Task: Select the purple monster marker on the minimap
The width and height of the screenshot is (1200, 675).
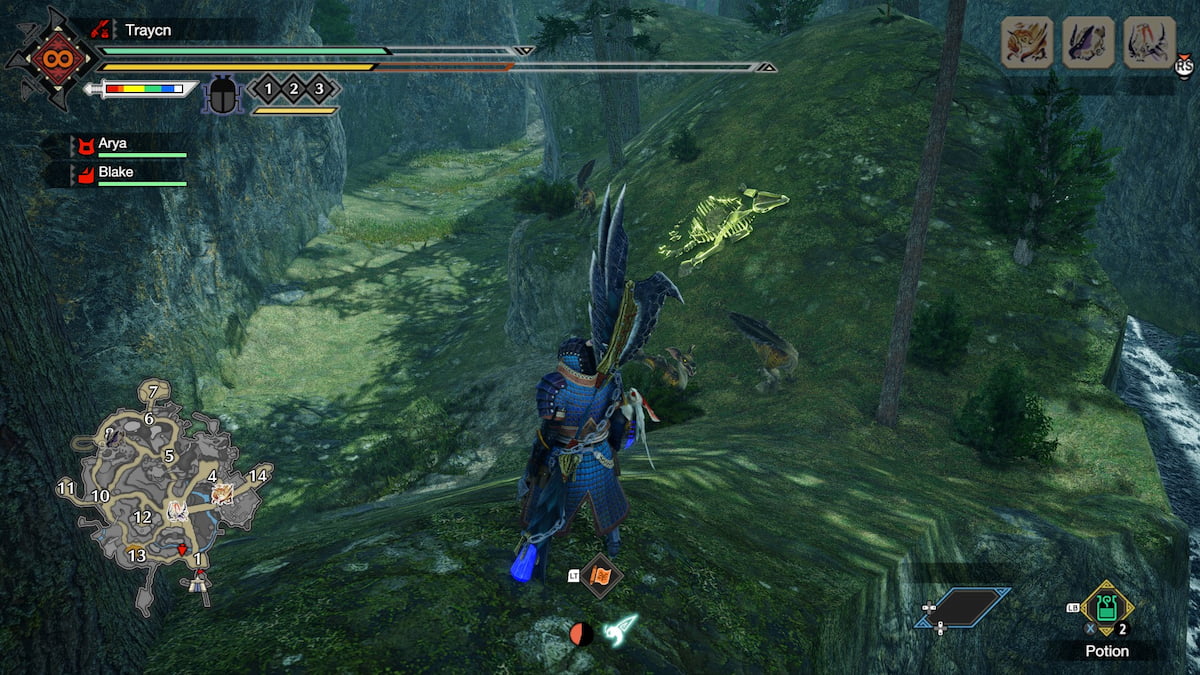Action: [112, 436]
